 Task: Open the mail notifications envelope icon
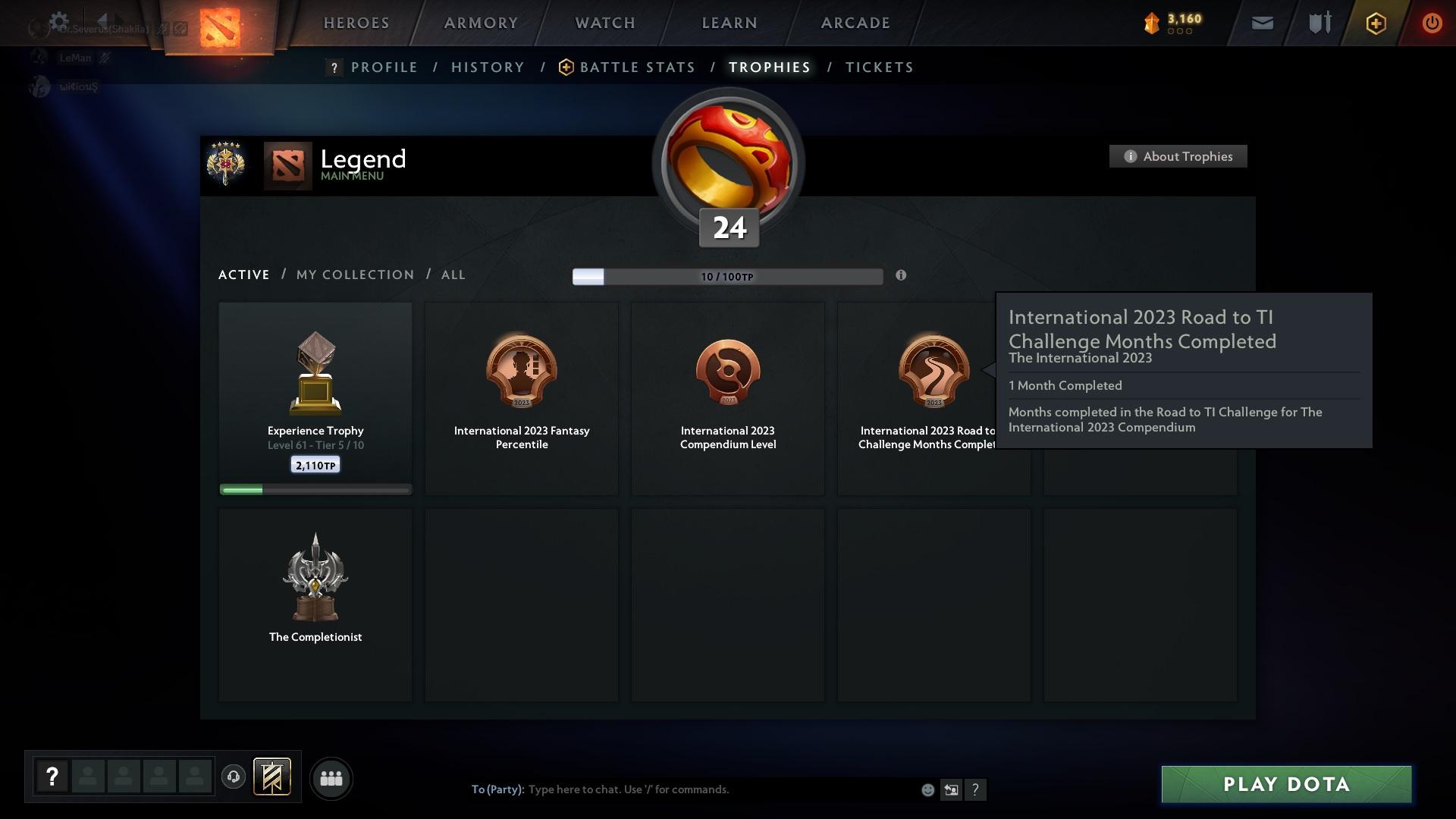point(1261,23)
